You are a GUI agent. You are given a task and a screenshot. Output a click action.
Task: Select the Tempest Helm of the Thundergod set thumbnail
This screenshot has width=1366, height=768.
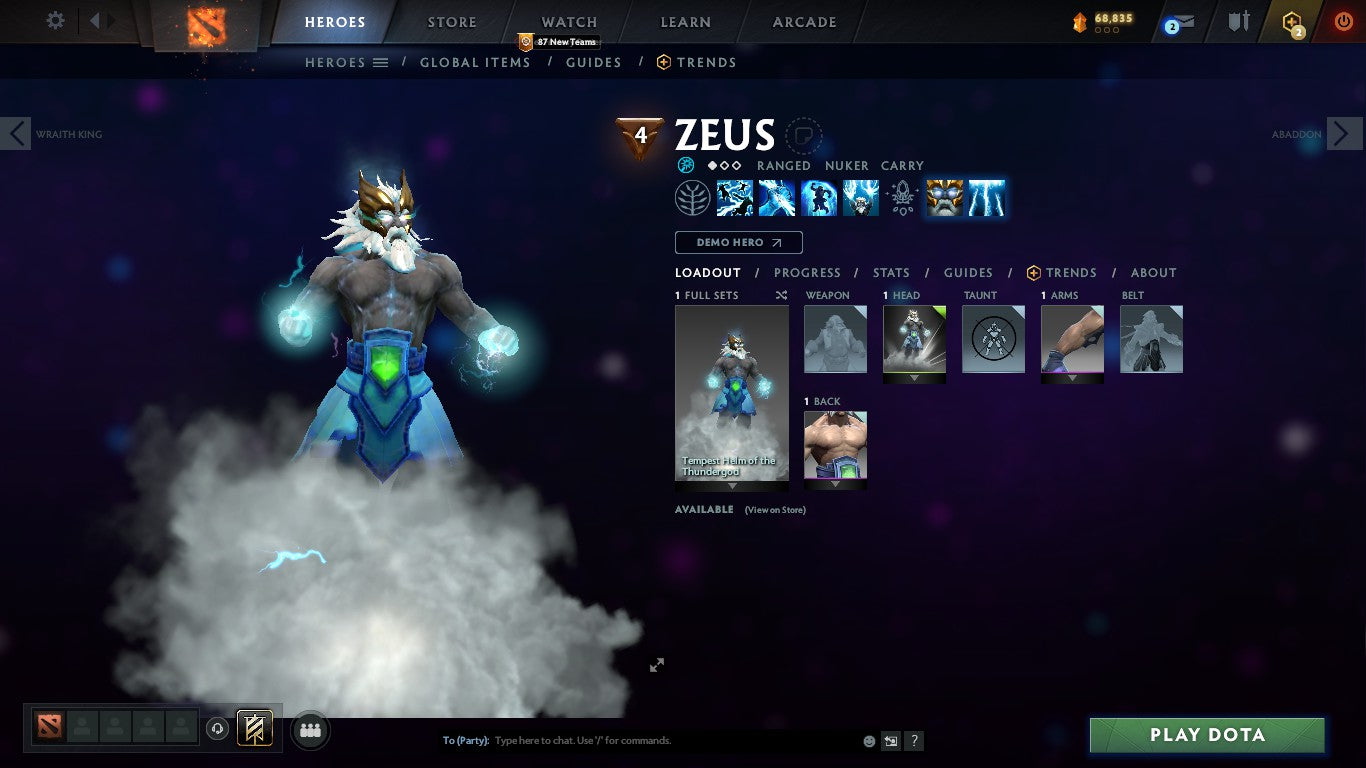[x=732, y=390]
